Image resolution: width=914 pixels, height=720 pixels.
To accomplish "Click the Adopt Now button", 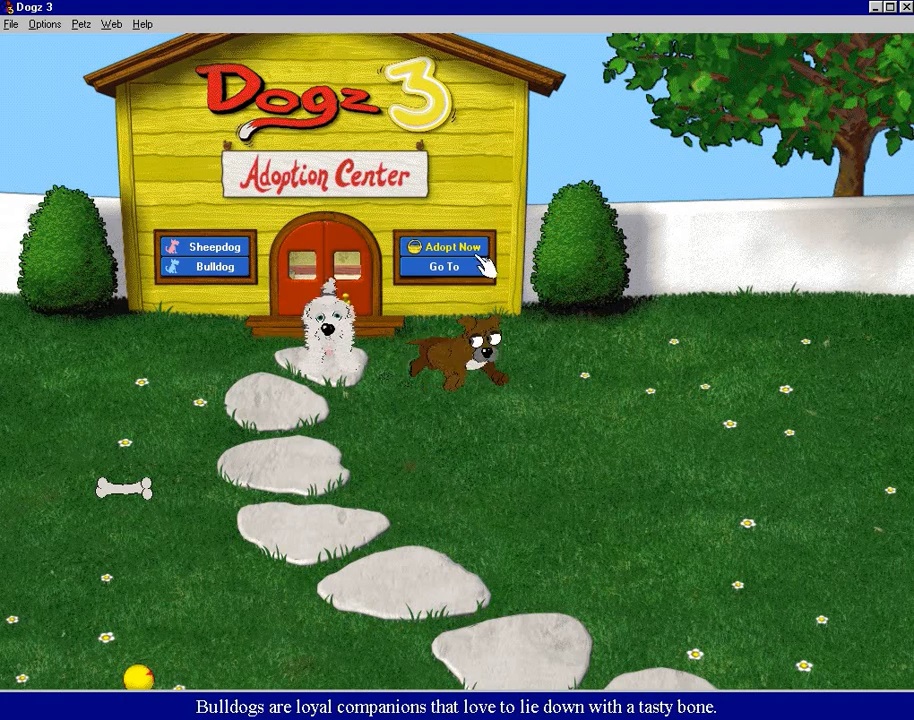I will tap(445, 247).
